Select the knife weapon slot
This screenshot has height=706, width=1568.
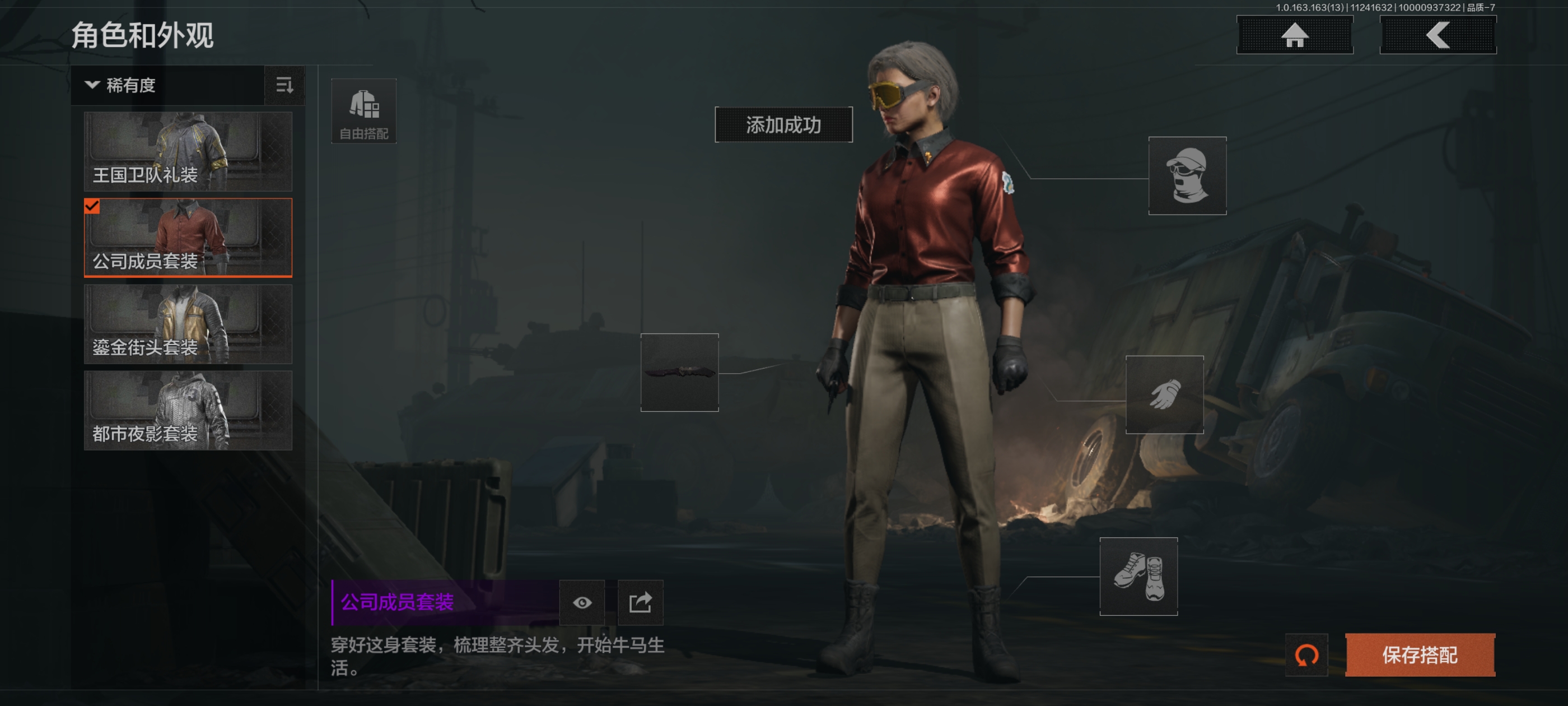[679, 372]
